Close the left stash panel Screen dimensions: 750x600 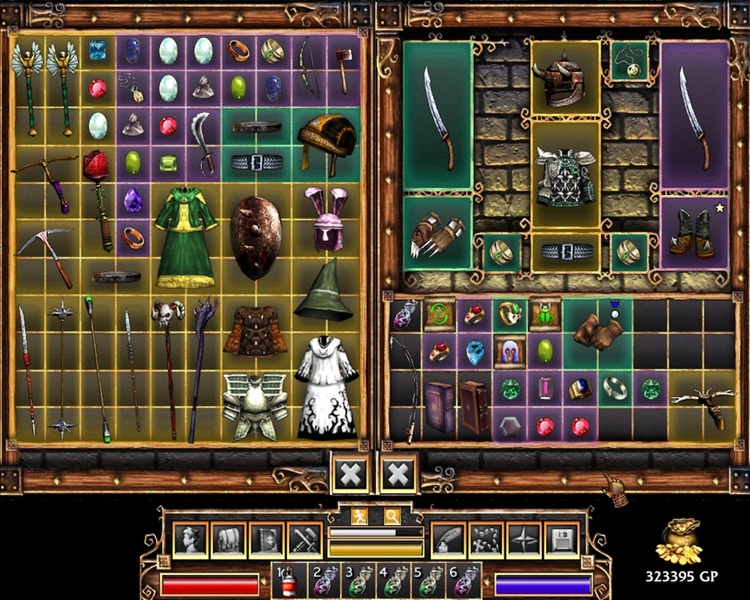(350, 474)
